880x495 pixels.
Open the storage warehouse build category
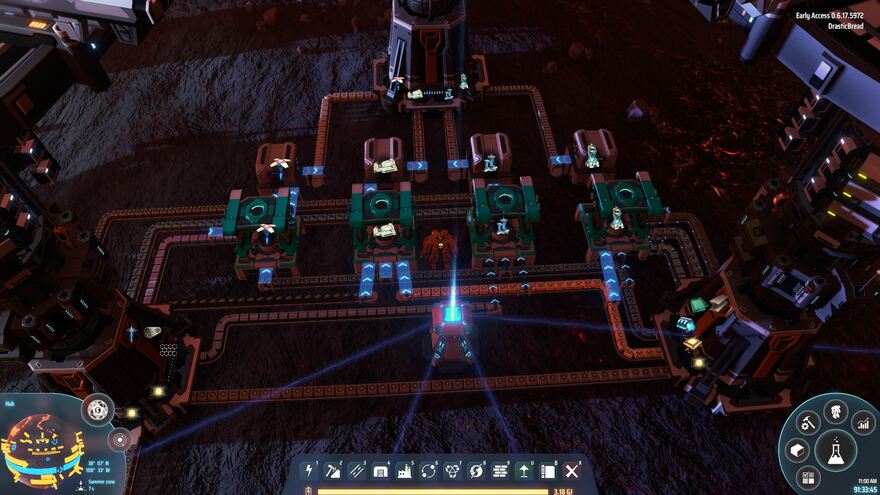(381, 470)
